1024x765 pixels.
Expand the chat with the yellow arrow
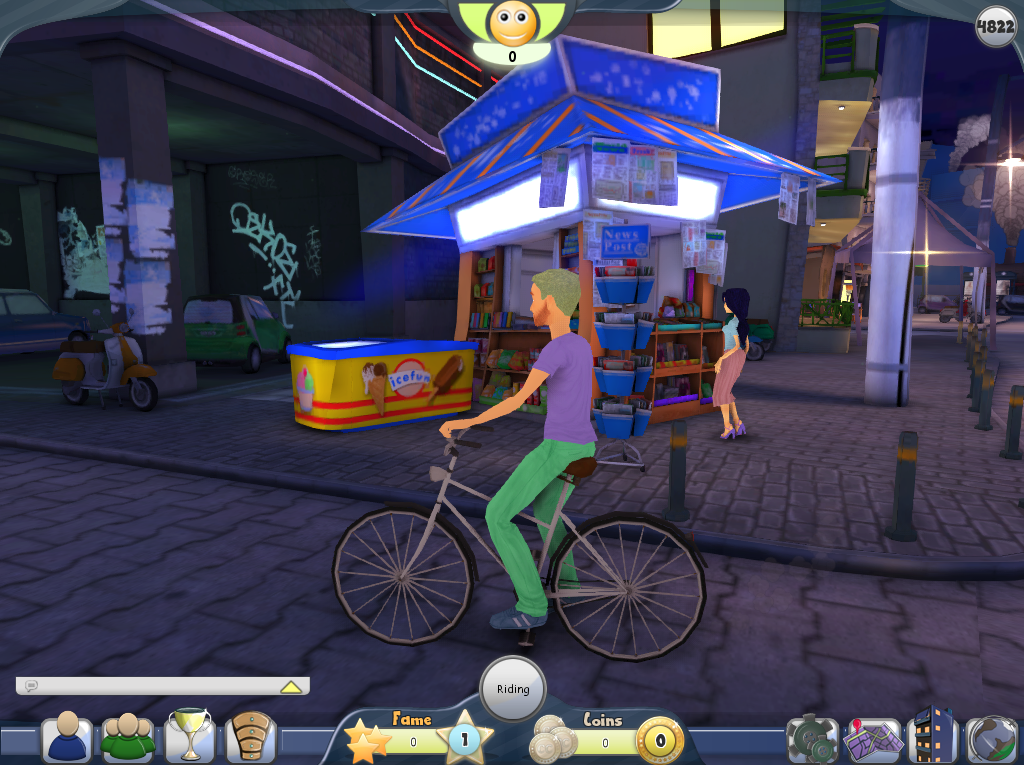pyautogui.click(x=291, y=687)
